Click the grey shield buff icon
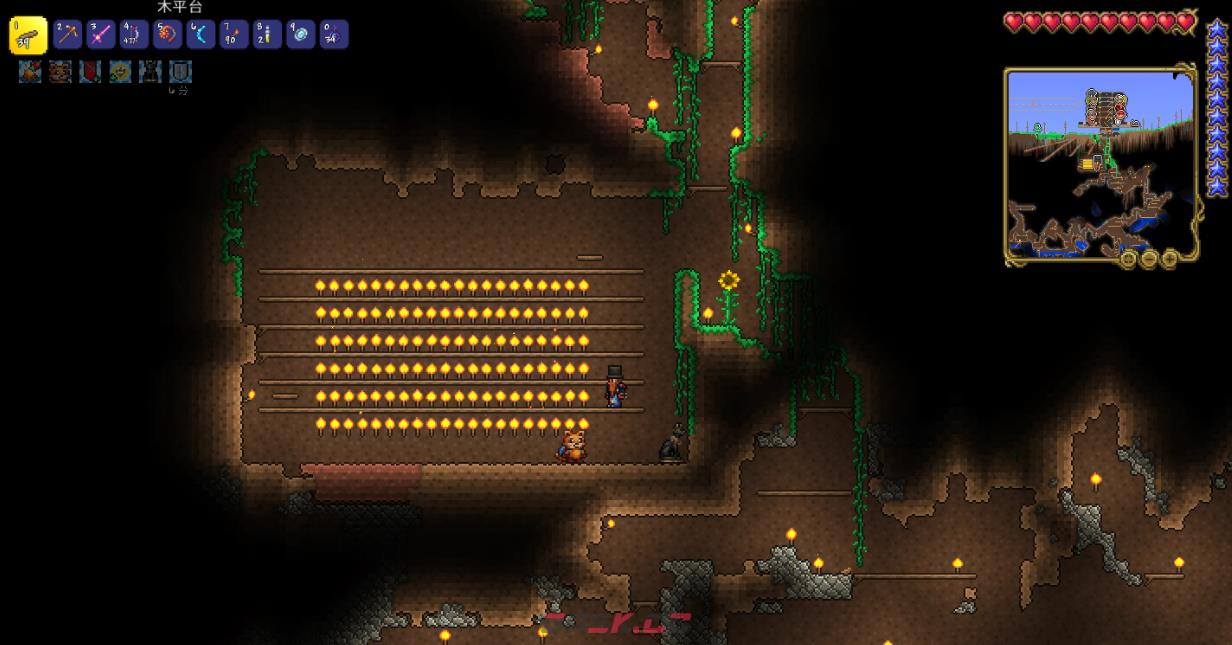The image size is (1232, 645). tap(180, 72)
